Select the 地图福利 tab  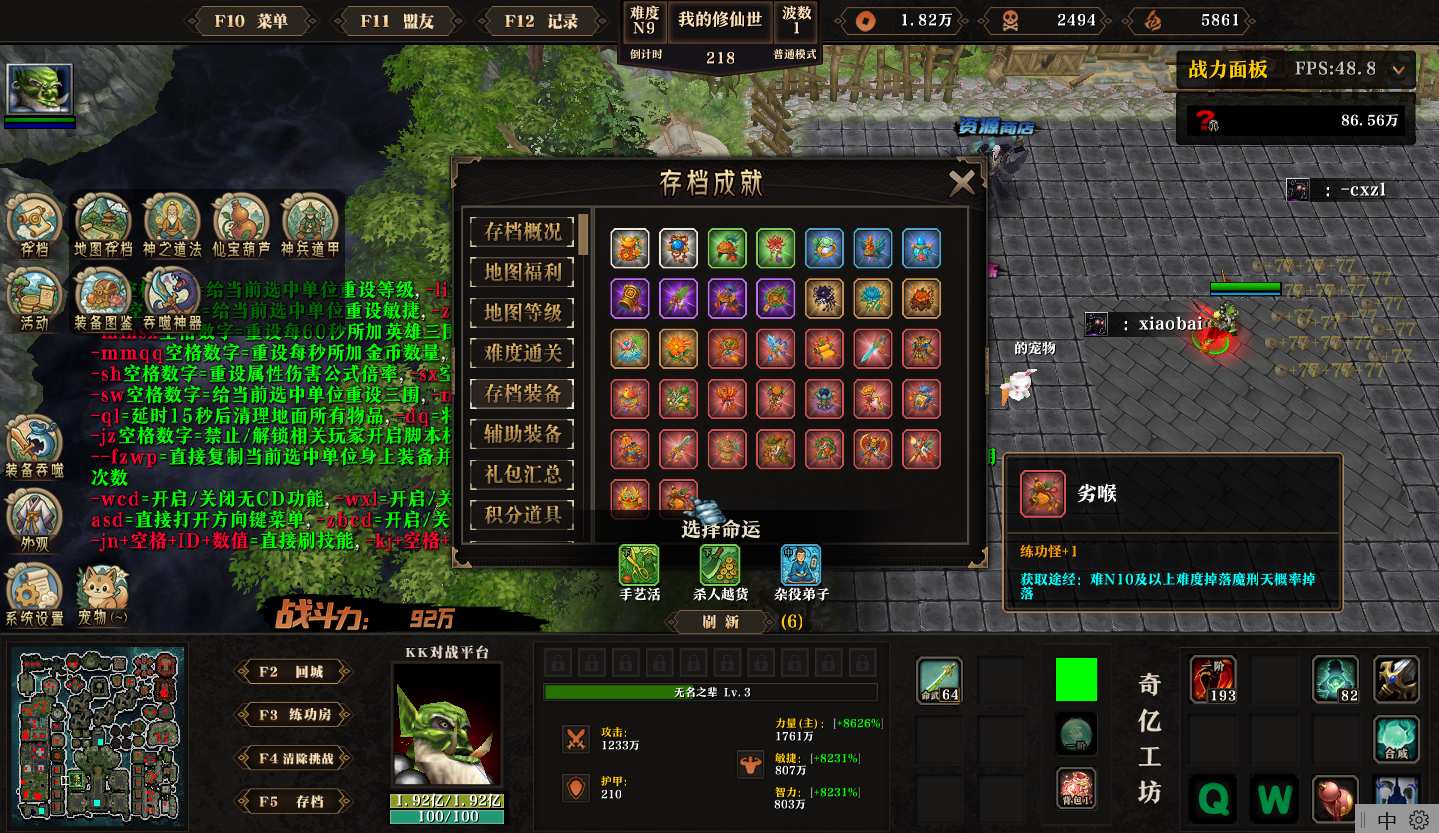(522, 272)
